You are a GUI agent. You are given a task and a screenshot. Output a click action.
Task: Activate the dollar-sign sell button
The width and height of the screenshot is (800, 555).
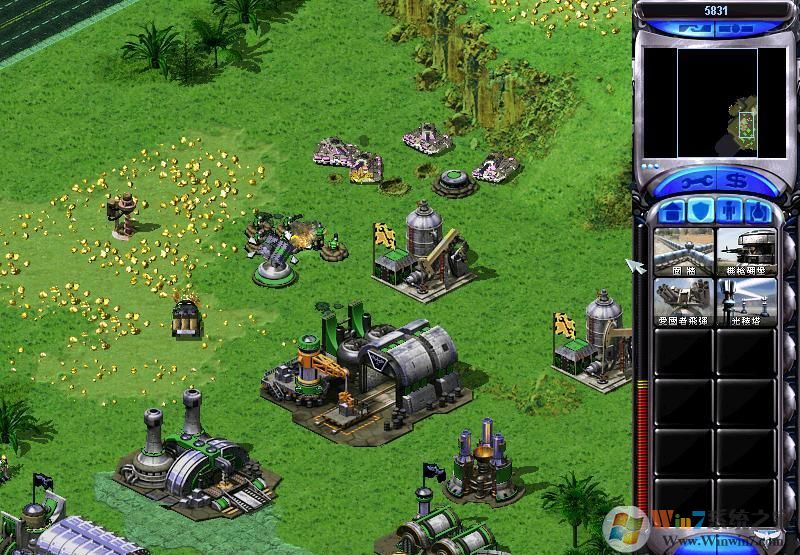coord(735,183)
